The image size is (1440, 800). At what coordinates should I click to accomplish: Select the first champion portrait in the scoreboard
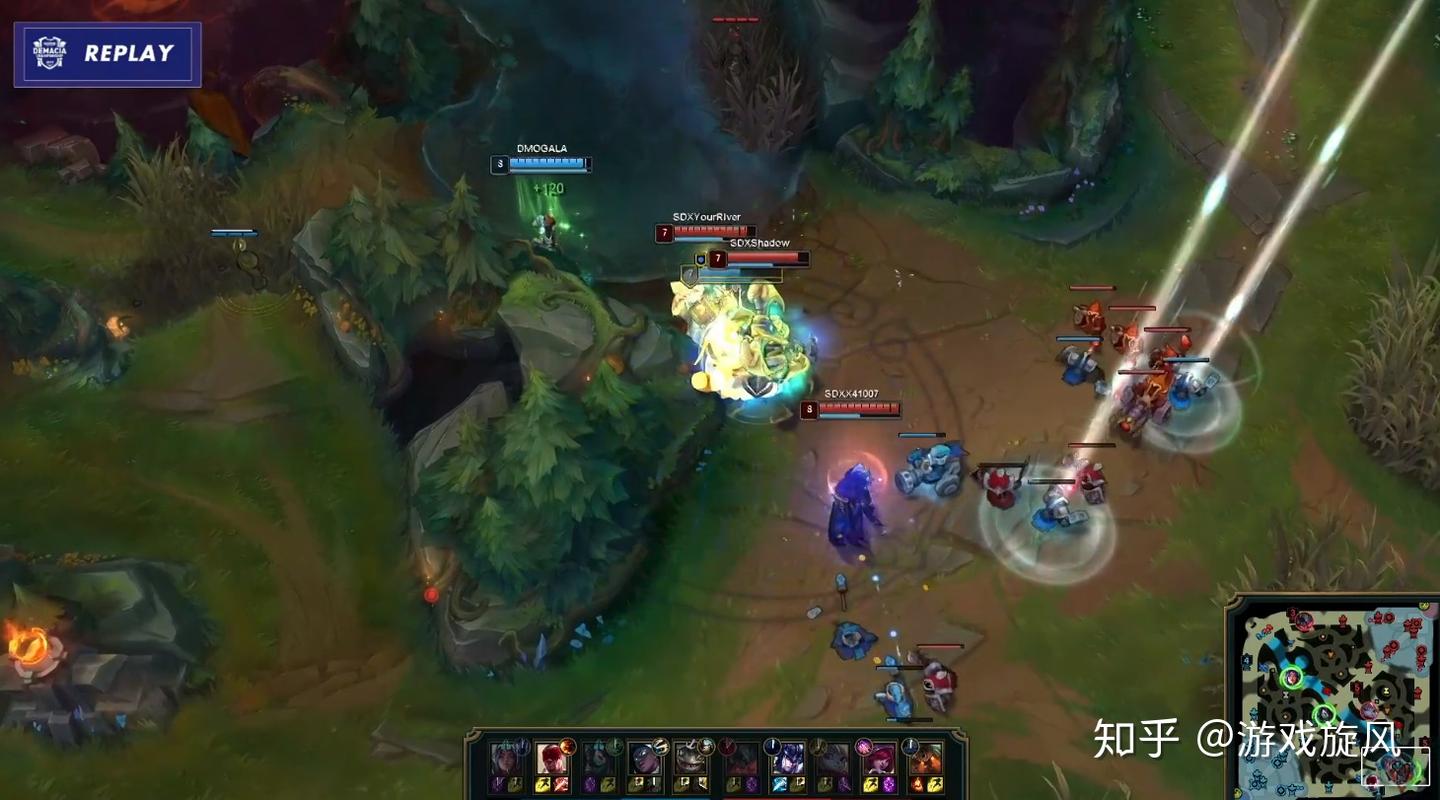click(x=503, y=760)
